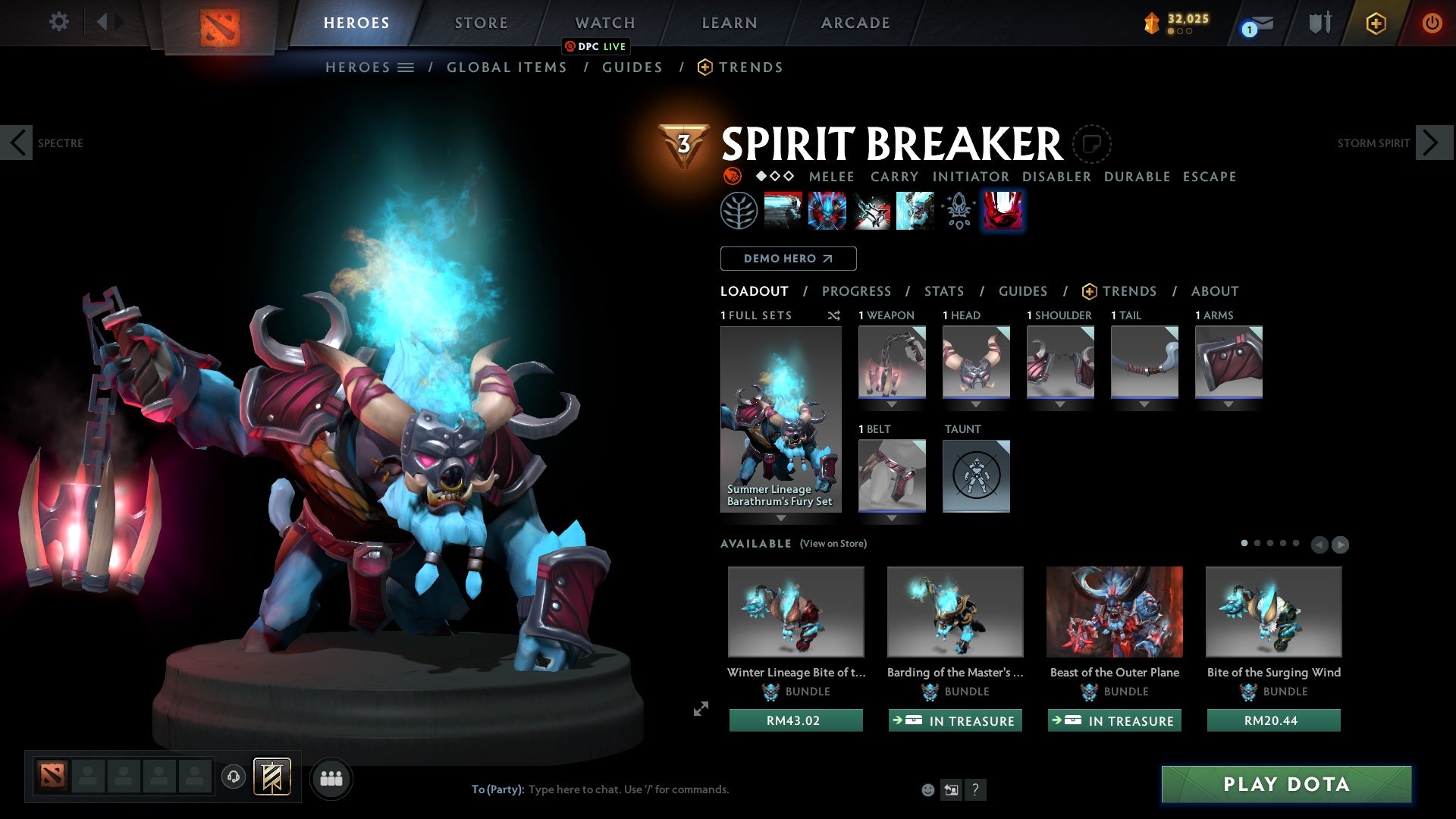This screenshot has width=1456, height=819.
Task: Click the settings gear icon
Action: pyautogui.click(x=58, y=22)
